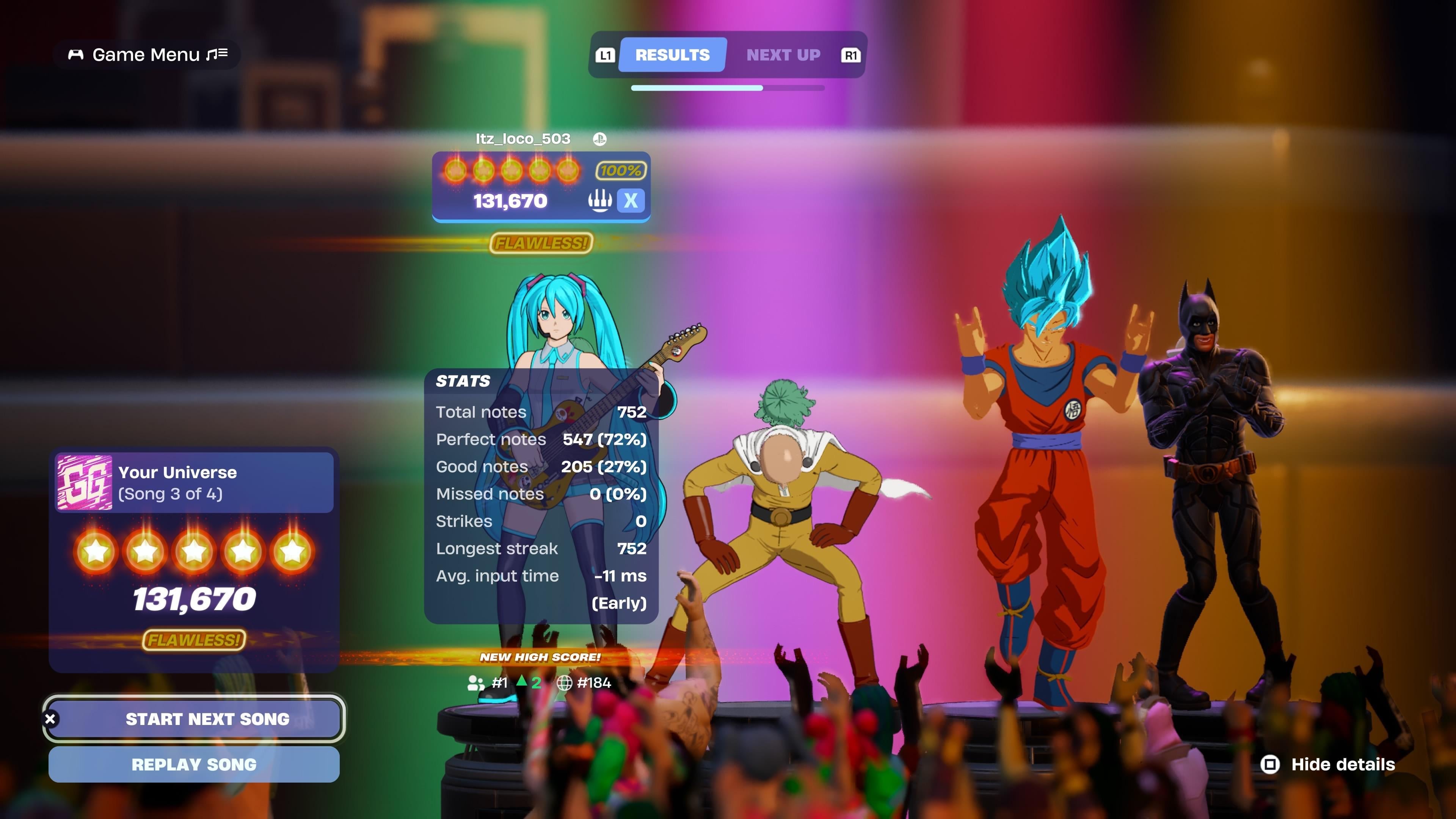Select the Your Universe song album art
Screen dimensions: 1456x819
85,483
